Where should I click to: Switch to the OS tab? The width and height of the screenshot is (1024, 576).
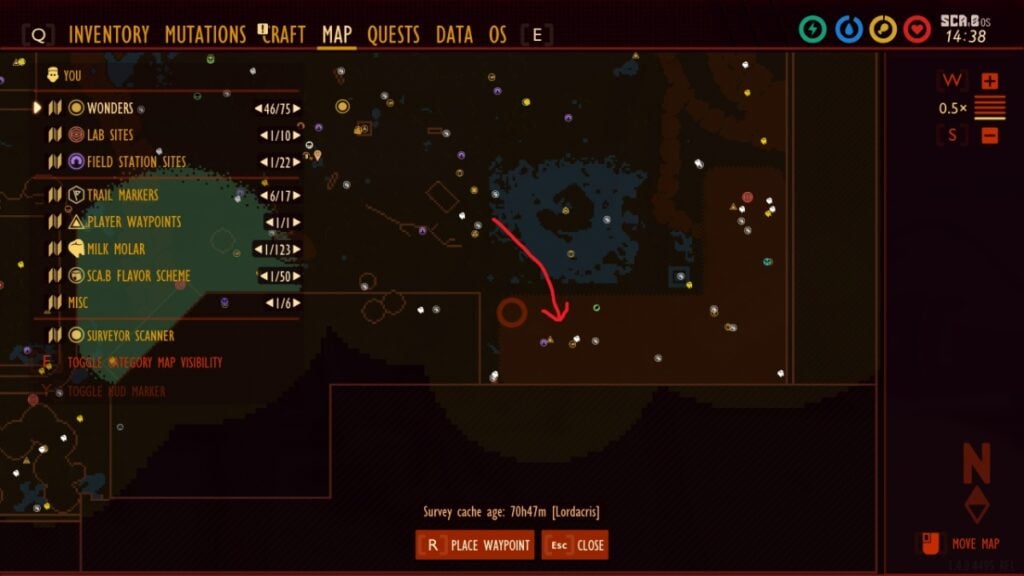click(497, 35)
